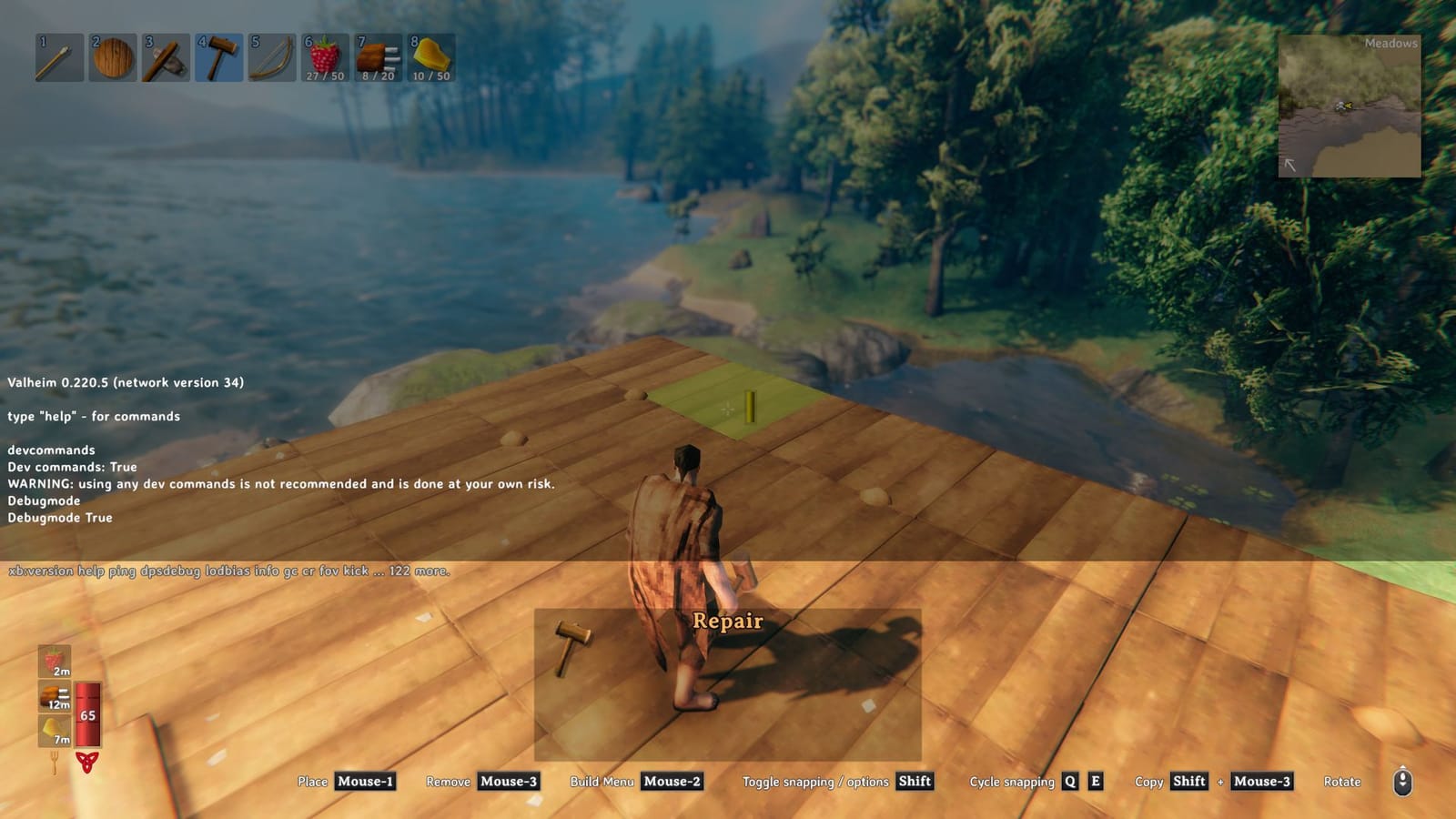Click the mouse wheel Rotate icon

click(1402, 781)
